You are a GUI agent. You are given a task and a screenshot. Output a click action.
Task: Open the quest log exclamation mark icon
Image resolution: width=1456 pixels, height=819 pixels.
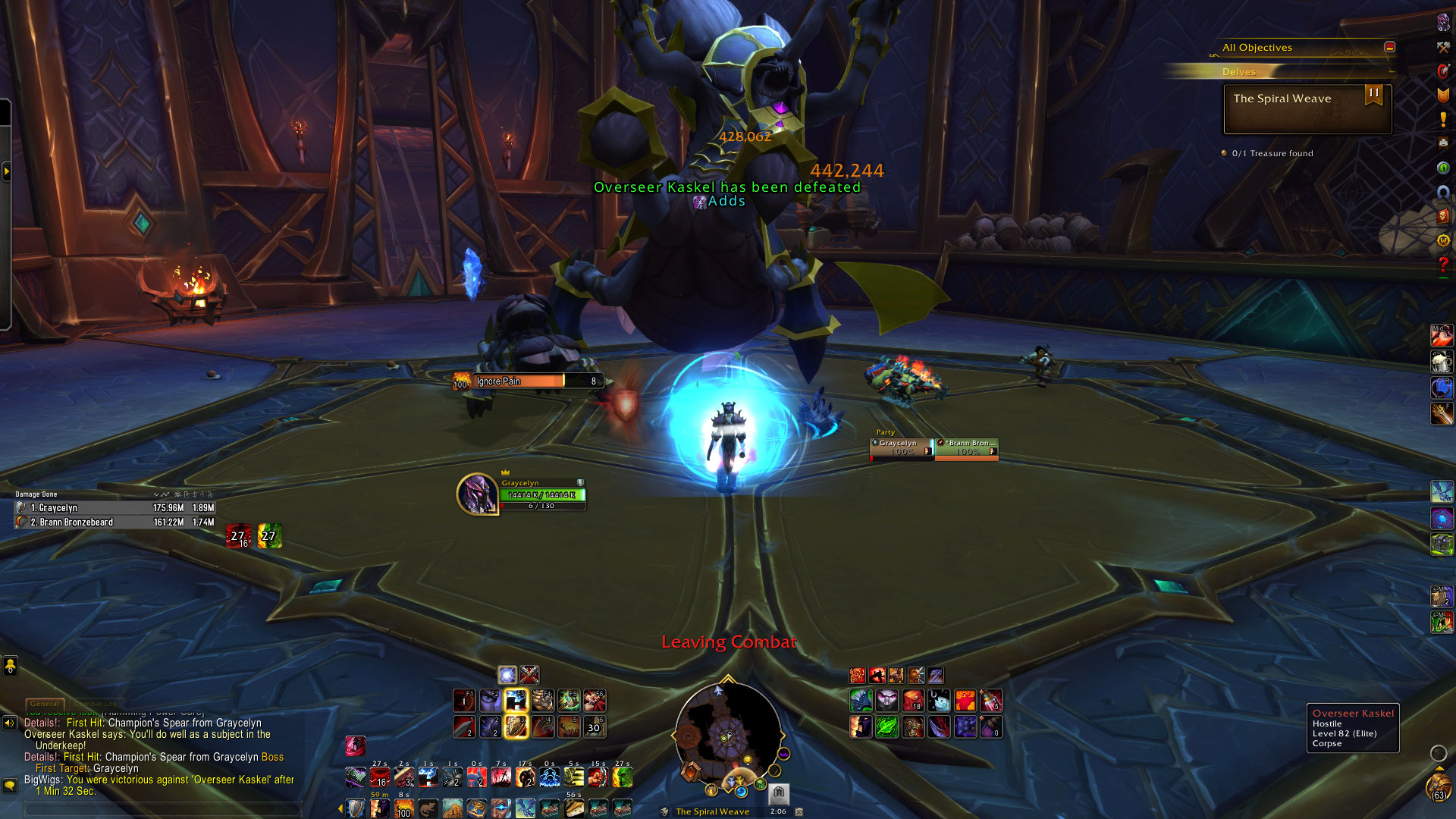[x=1443, y=119]
